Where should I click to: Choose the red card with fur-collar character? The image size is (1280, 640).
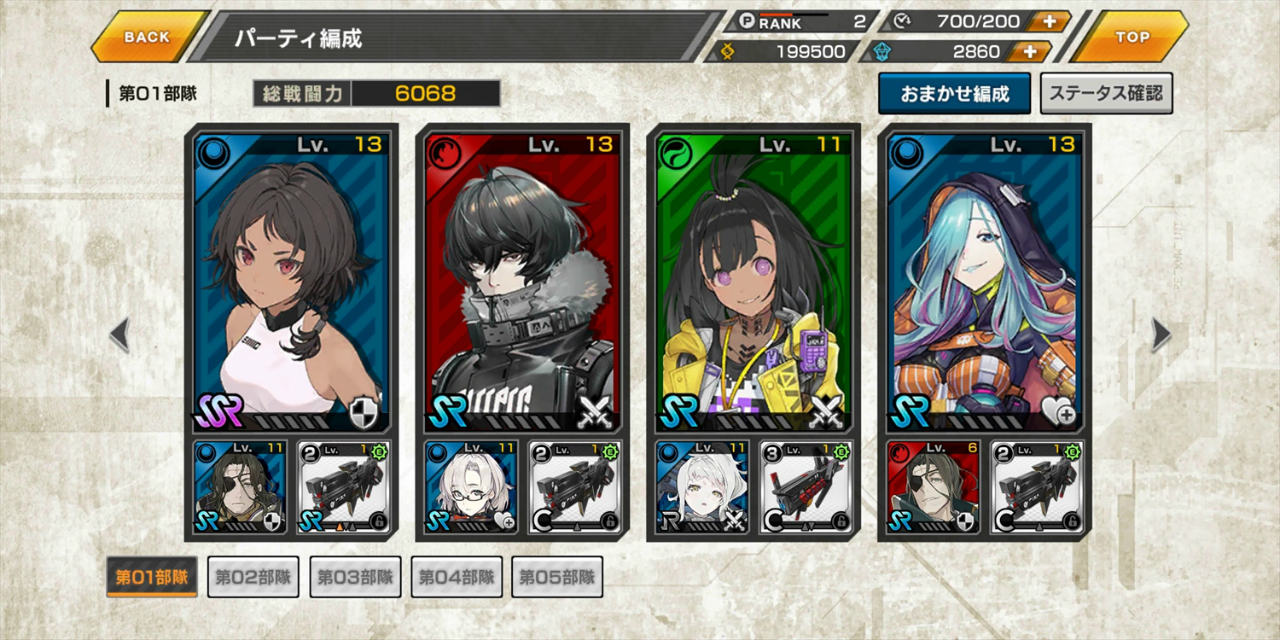522,280
